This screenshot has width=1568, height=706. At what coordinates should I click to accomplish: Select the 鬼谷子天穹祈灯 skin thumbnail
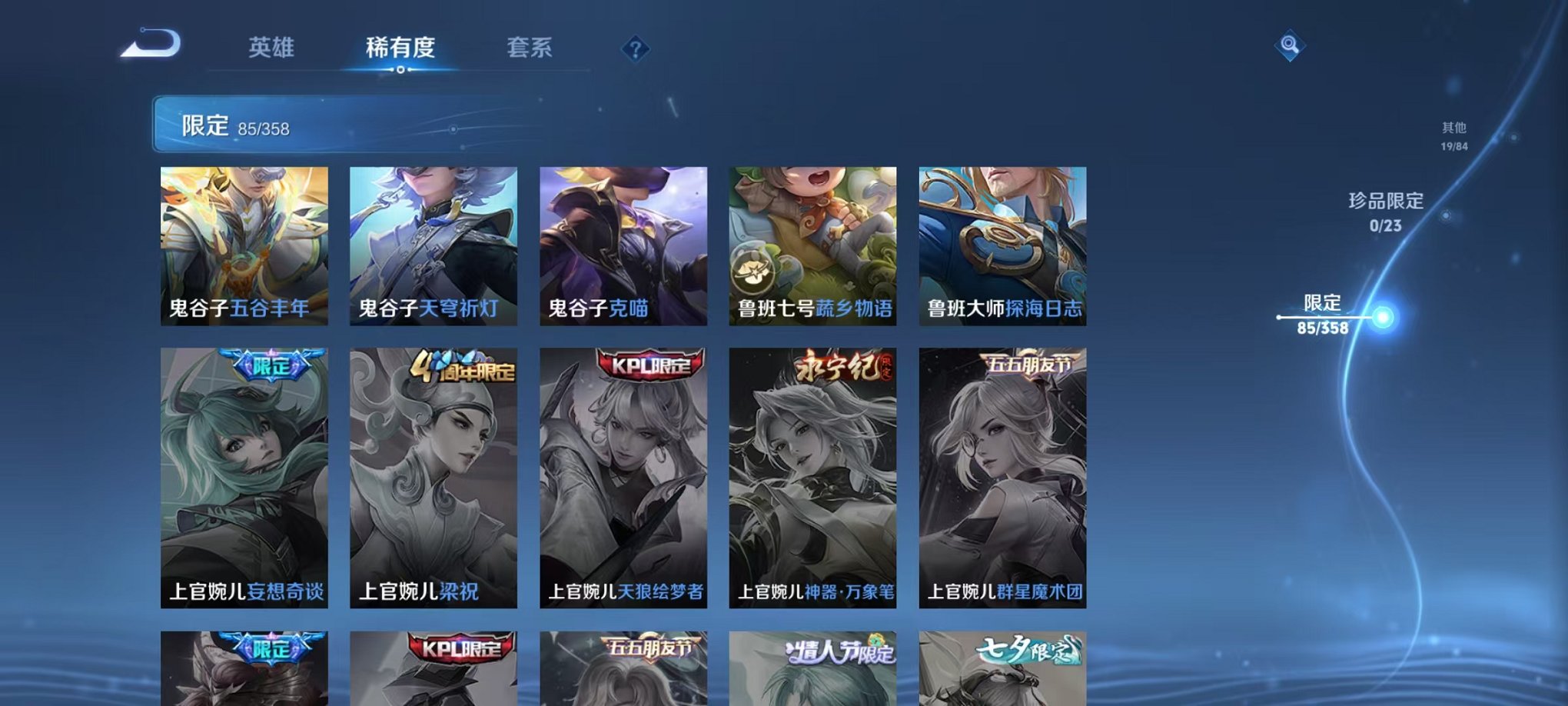pos(434,246)
